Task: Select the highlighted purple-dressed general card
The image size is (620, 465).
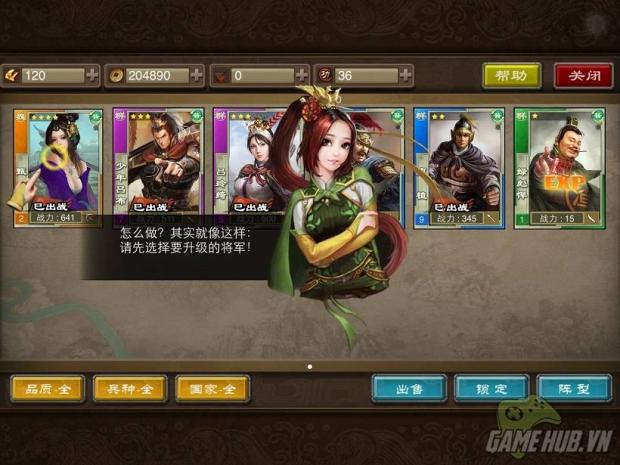Action: [57, 165]
